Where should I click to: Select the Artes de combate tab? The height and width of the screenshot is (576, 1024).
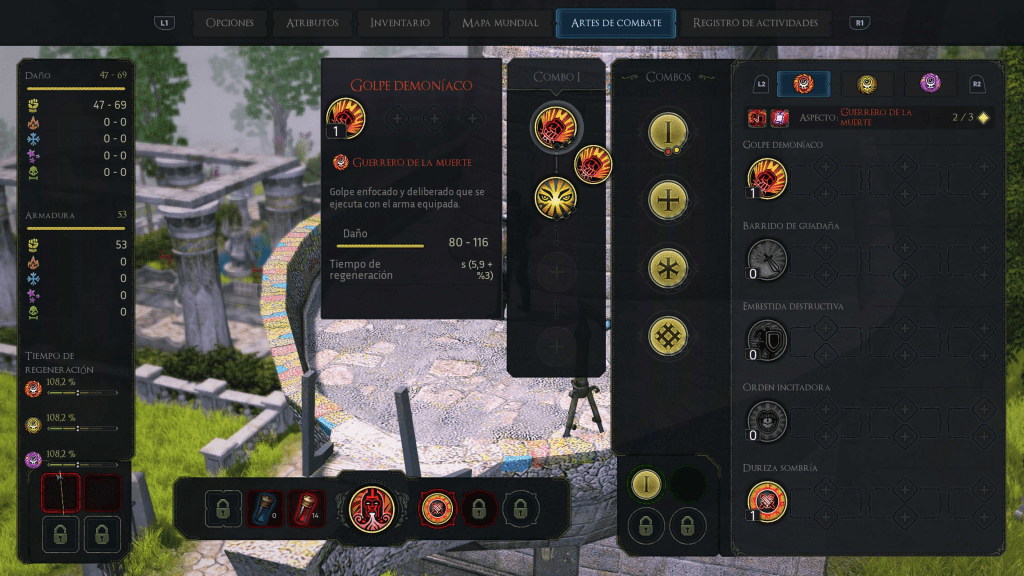[615, 23]
